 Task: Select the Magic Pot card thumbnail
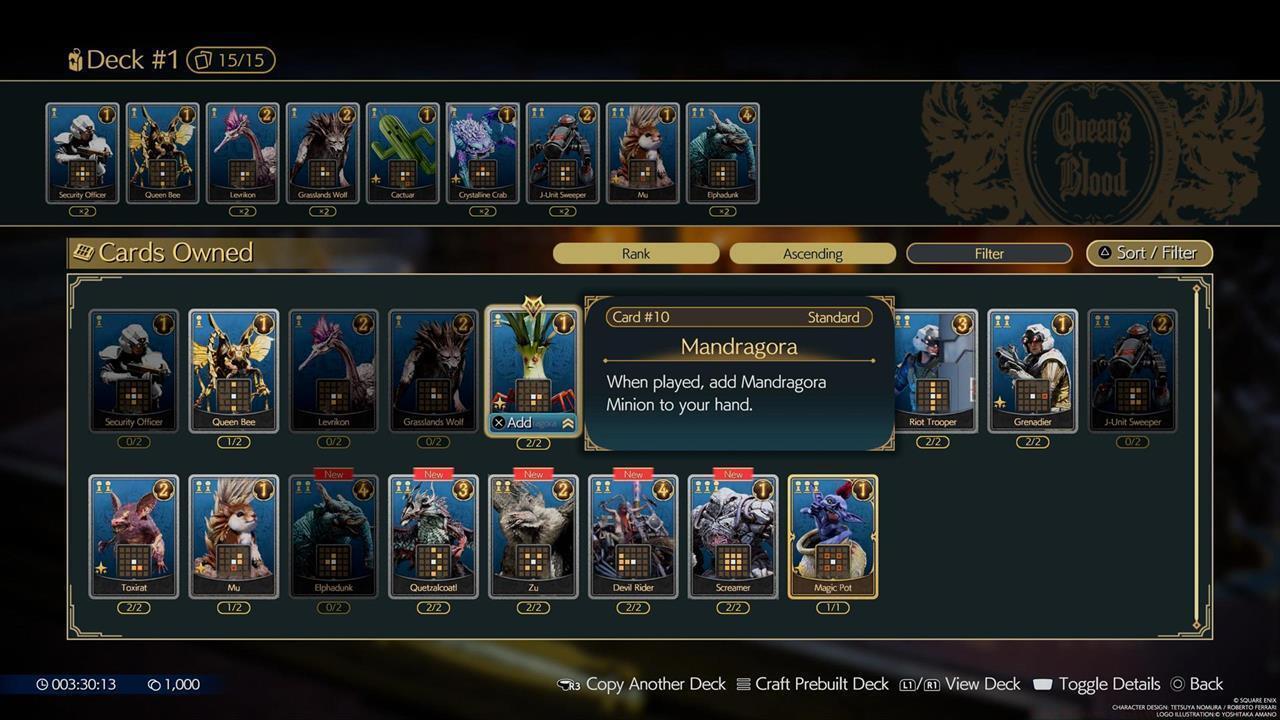[834, 535]
